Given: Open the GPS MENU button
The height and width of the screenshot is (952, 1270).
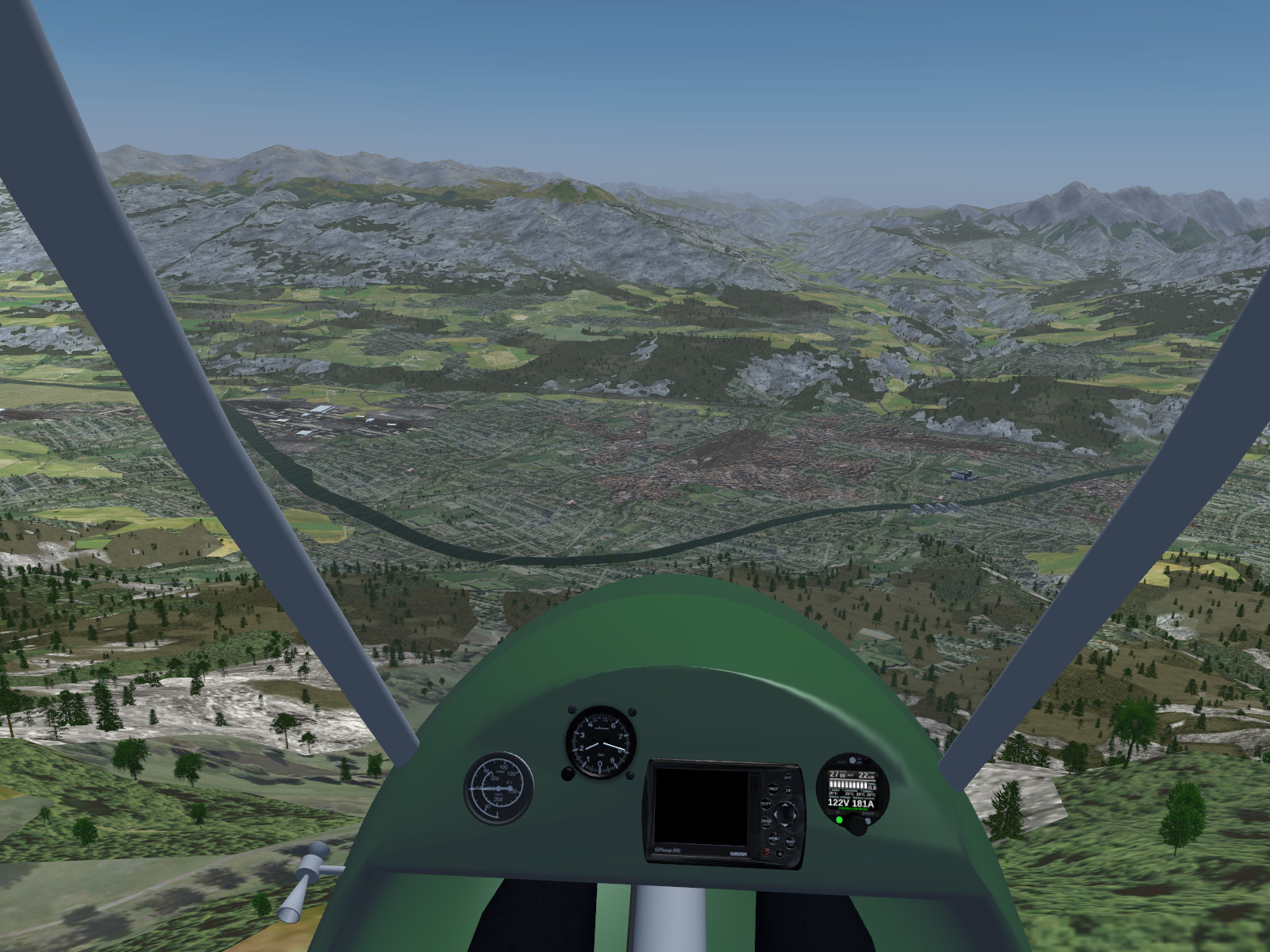Looking at the screenshot, I should (x=774, y=838).
